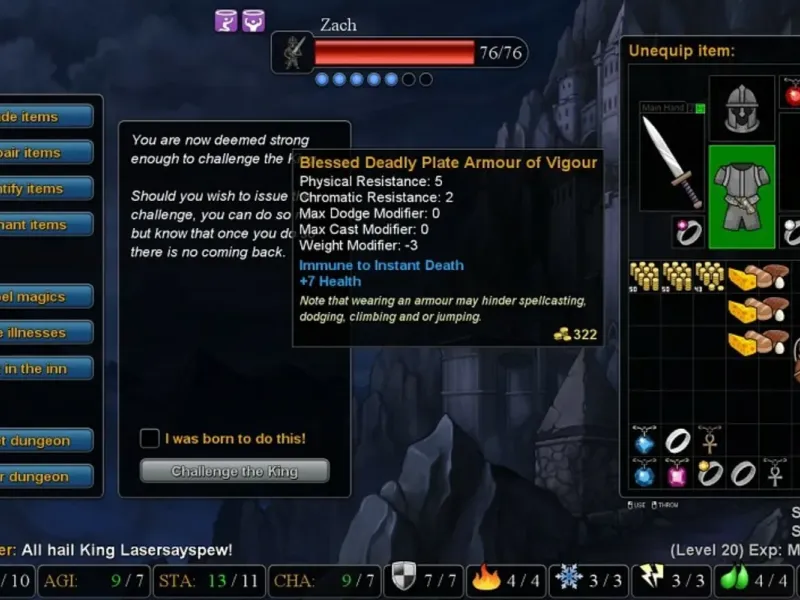The width and height of the screenshot is (800, 600).
Task: Select the cure illnesses service
Action: click(45, 333)
